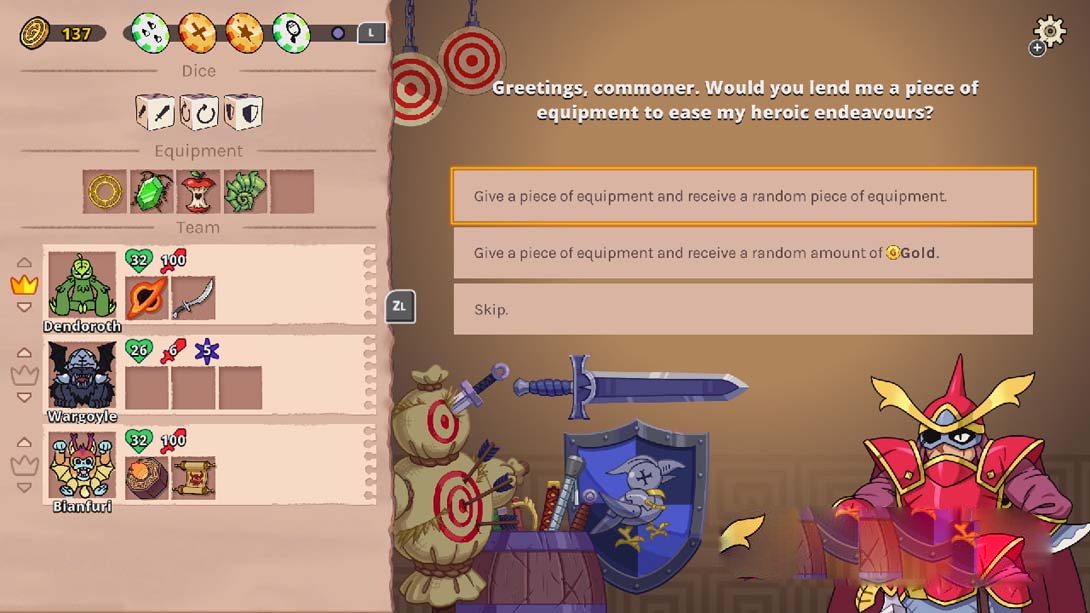Choose to give equipment for random equipment
This screenshot has width=1090, height=613.
743,196
